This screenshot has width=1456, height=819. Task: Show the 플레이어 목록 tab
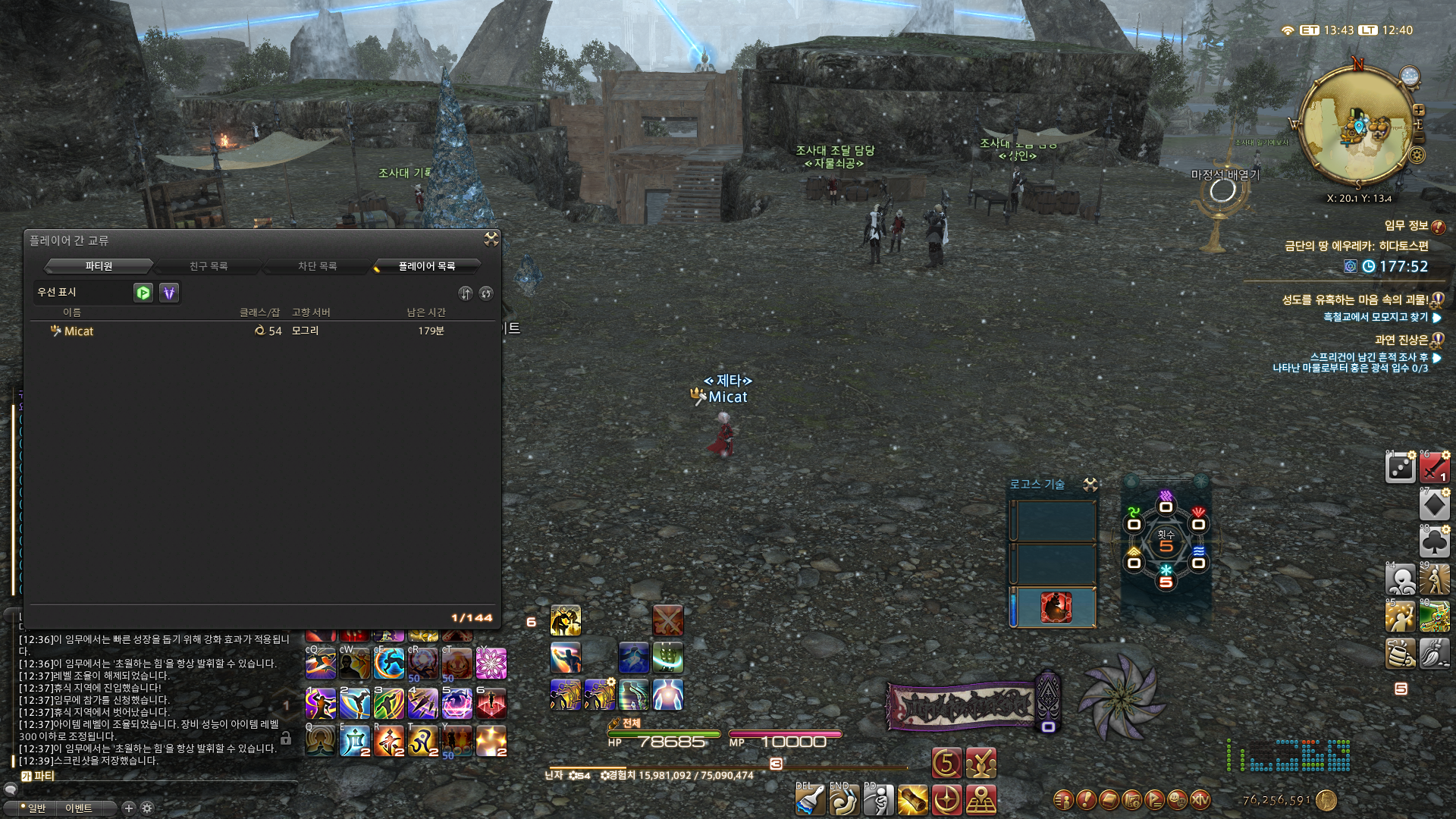(x=427, y=266)
